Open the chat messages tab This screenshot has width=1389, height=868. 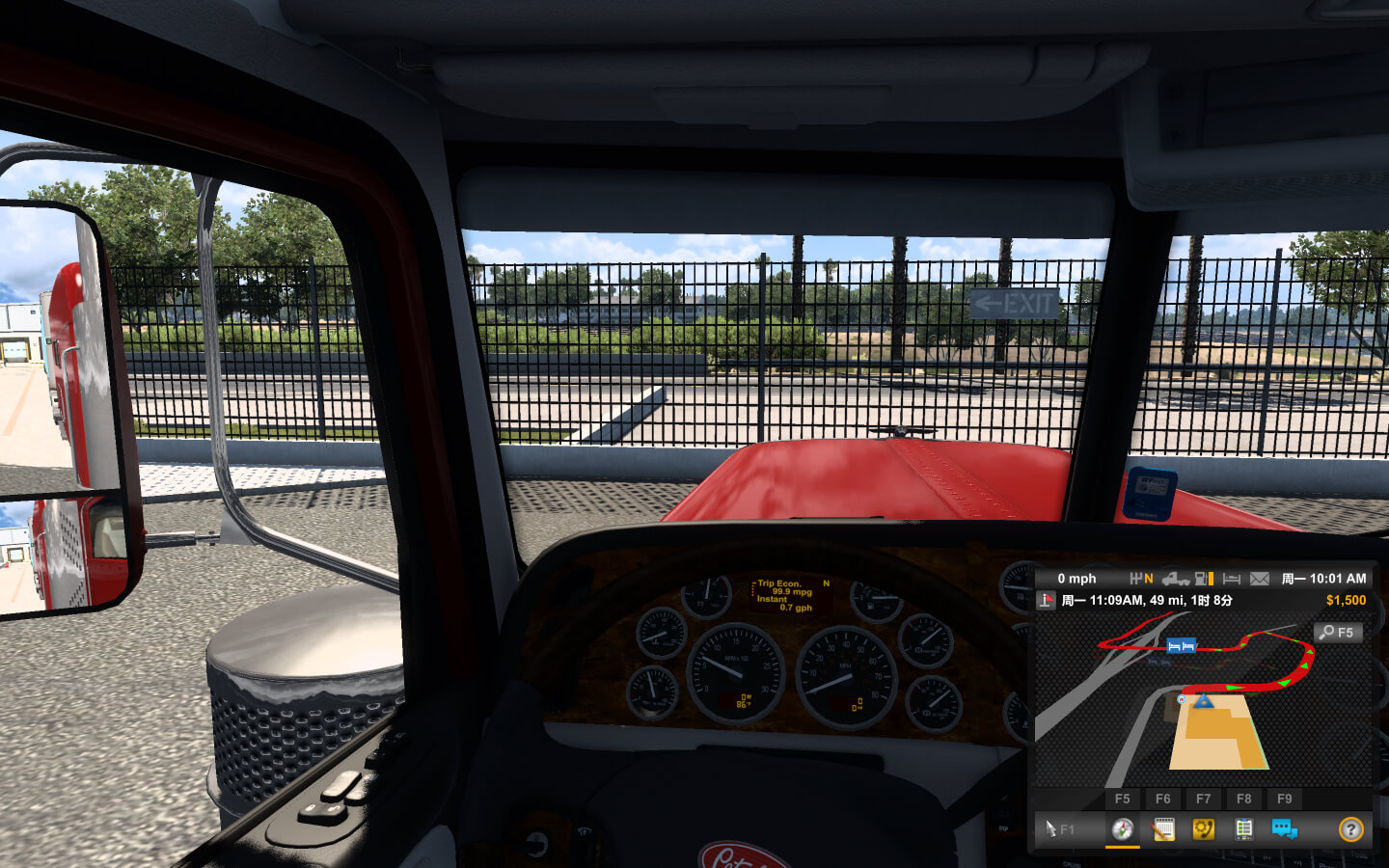point(1284,829)
